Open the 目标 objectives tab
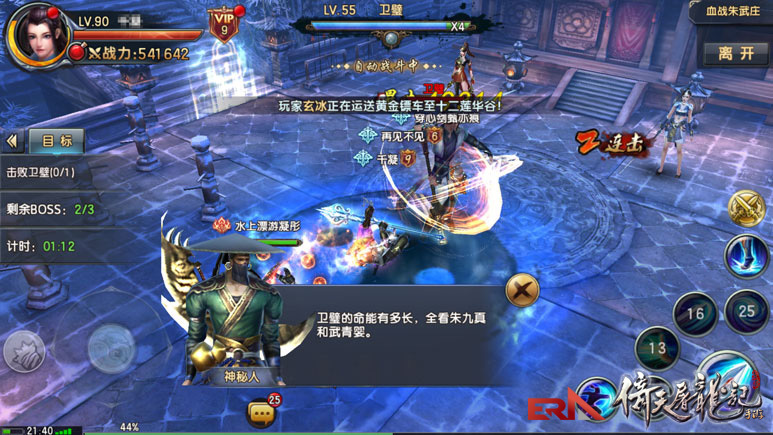This screenshot has width=773, height=435. pos(56,141)
